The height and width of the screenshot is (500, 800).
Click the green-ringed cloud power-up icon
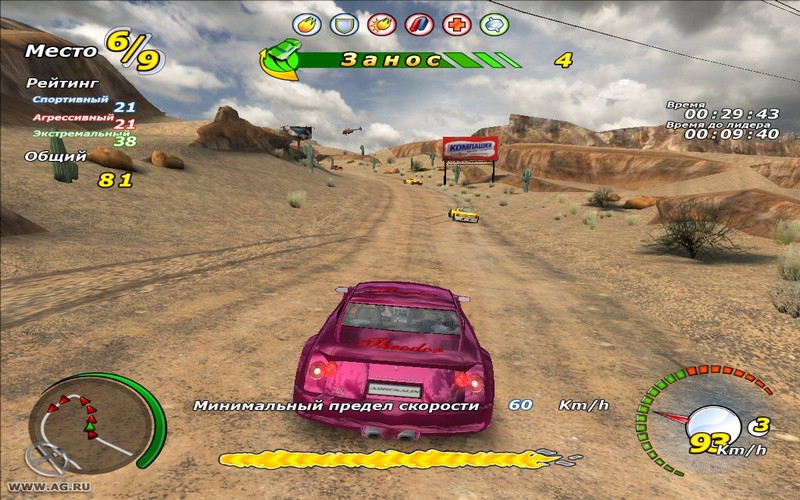click(x=493, y=22)
